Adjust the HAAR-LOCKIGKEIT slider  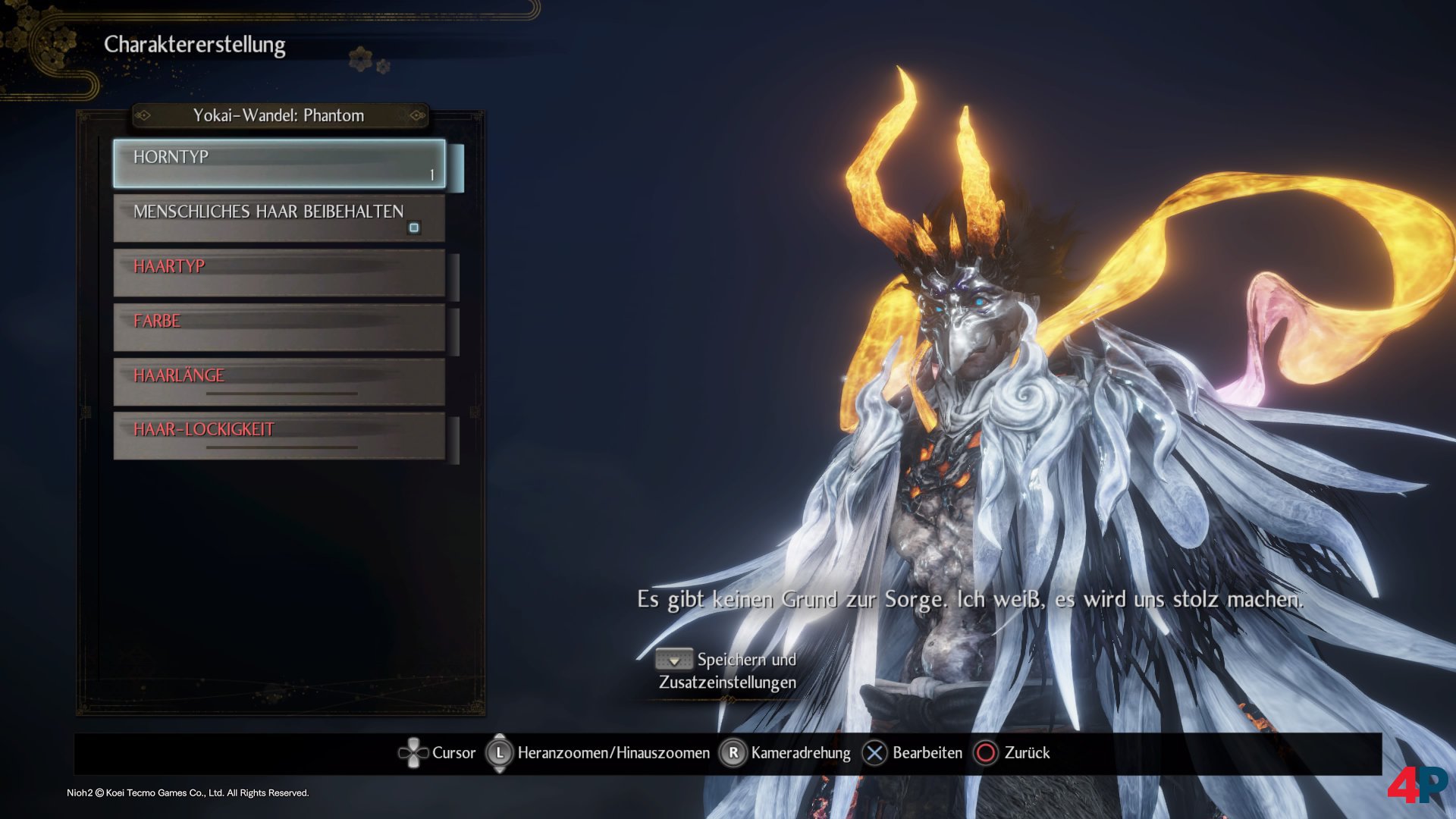(x=281, y=447)
